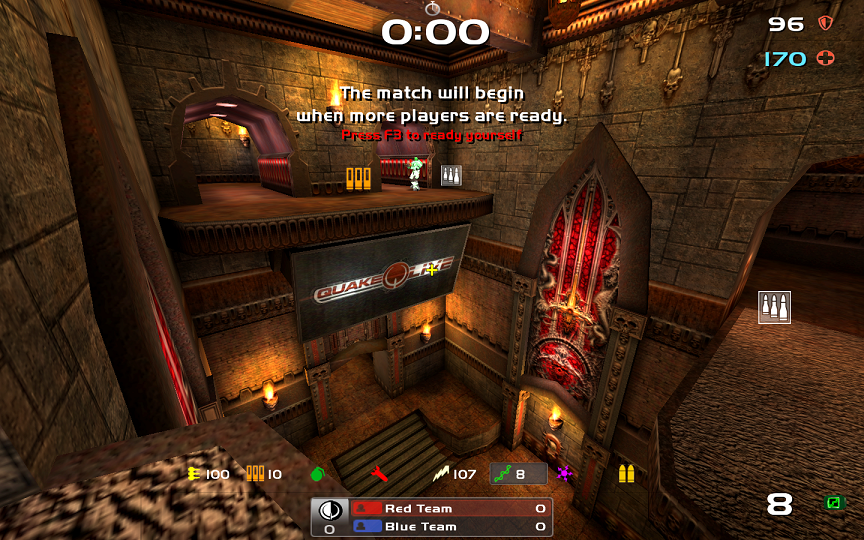This screenshot has height=540, width=864.
Task: Click the red armor shield icon
Action: (x=825, y=23)
